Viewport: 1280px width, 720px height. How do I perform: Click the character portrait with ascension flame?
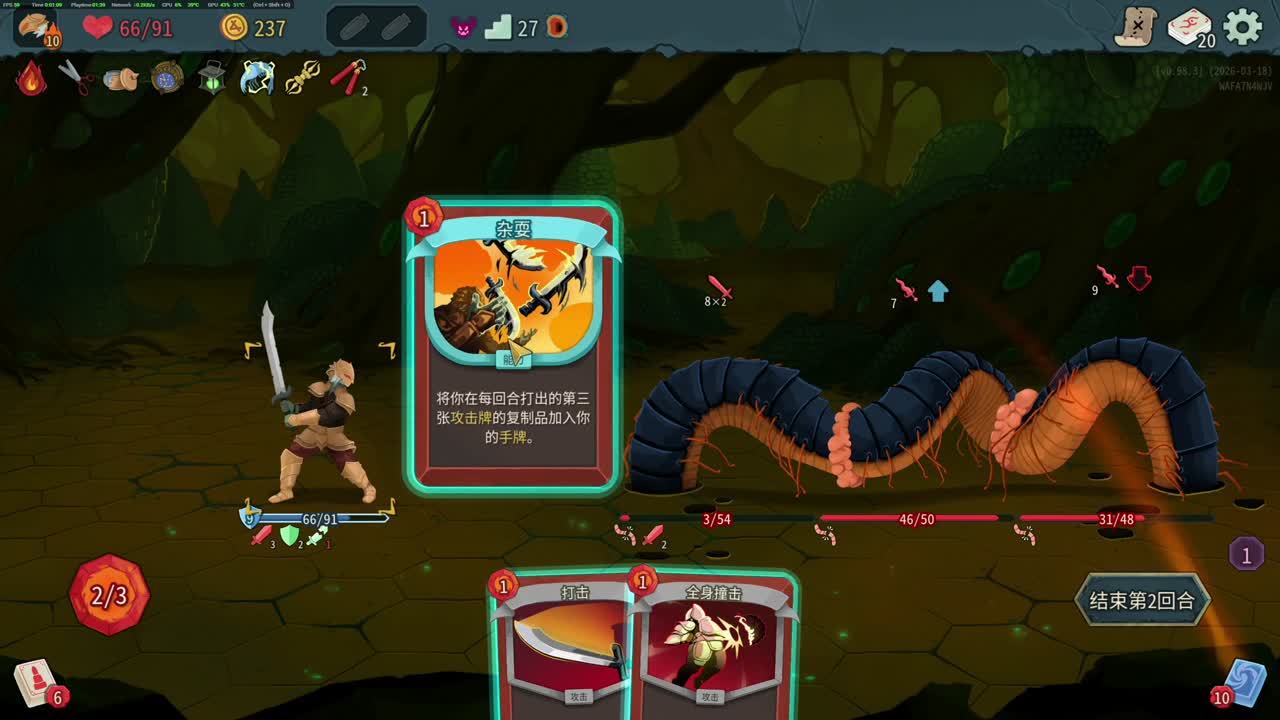(x=38, y=27)
